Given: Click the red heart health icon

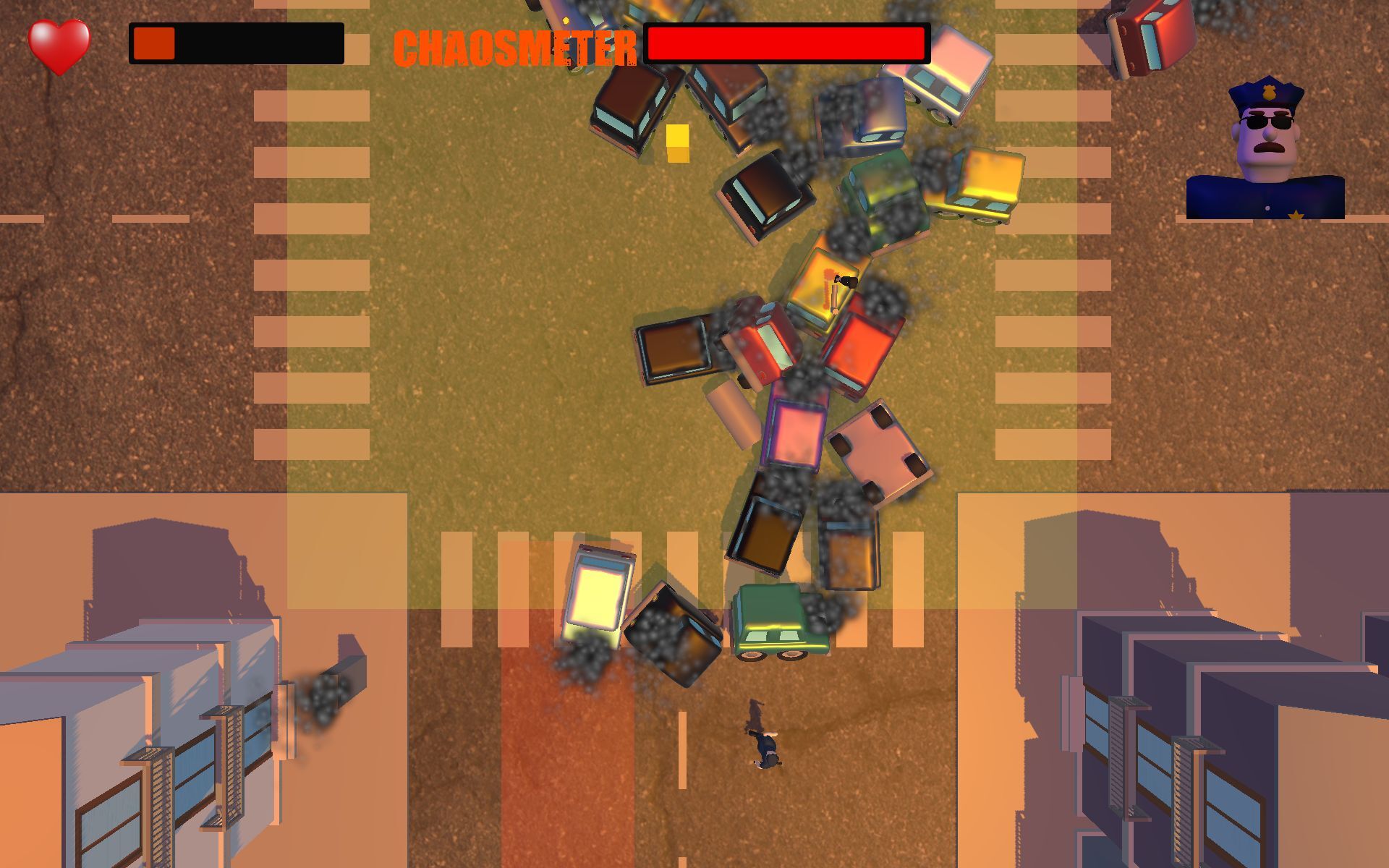Looking at the screenshot, I should pyautogui.click(x=61, y=45).
